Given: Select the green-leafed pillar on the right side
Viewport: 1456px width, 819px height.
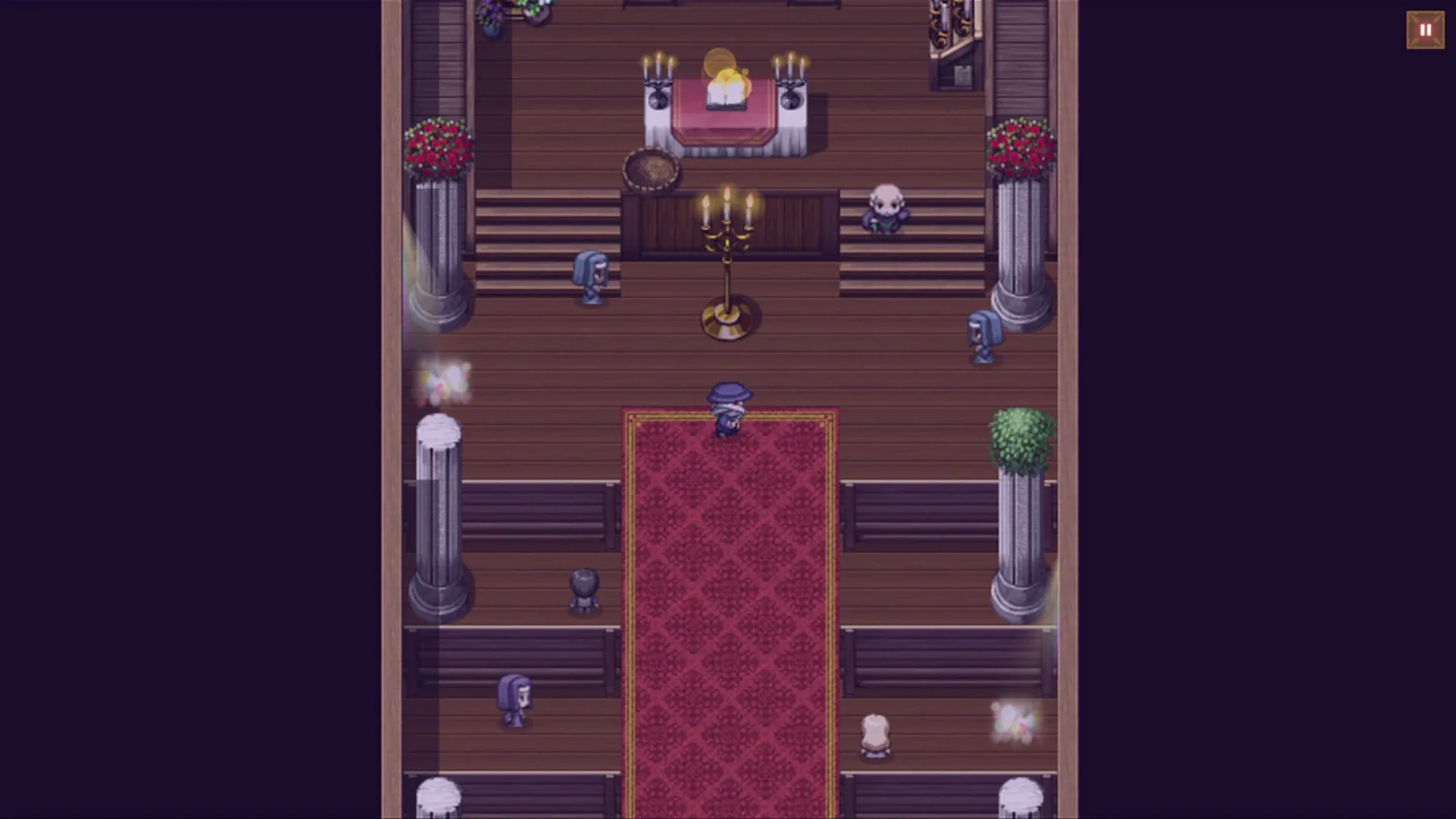Looking at the screenshot, I should click(x=1020, y=440).
